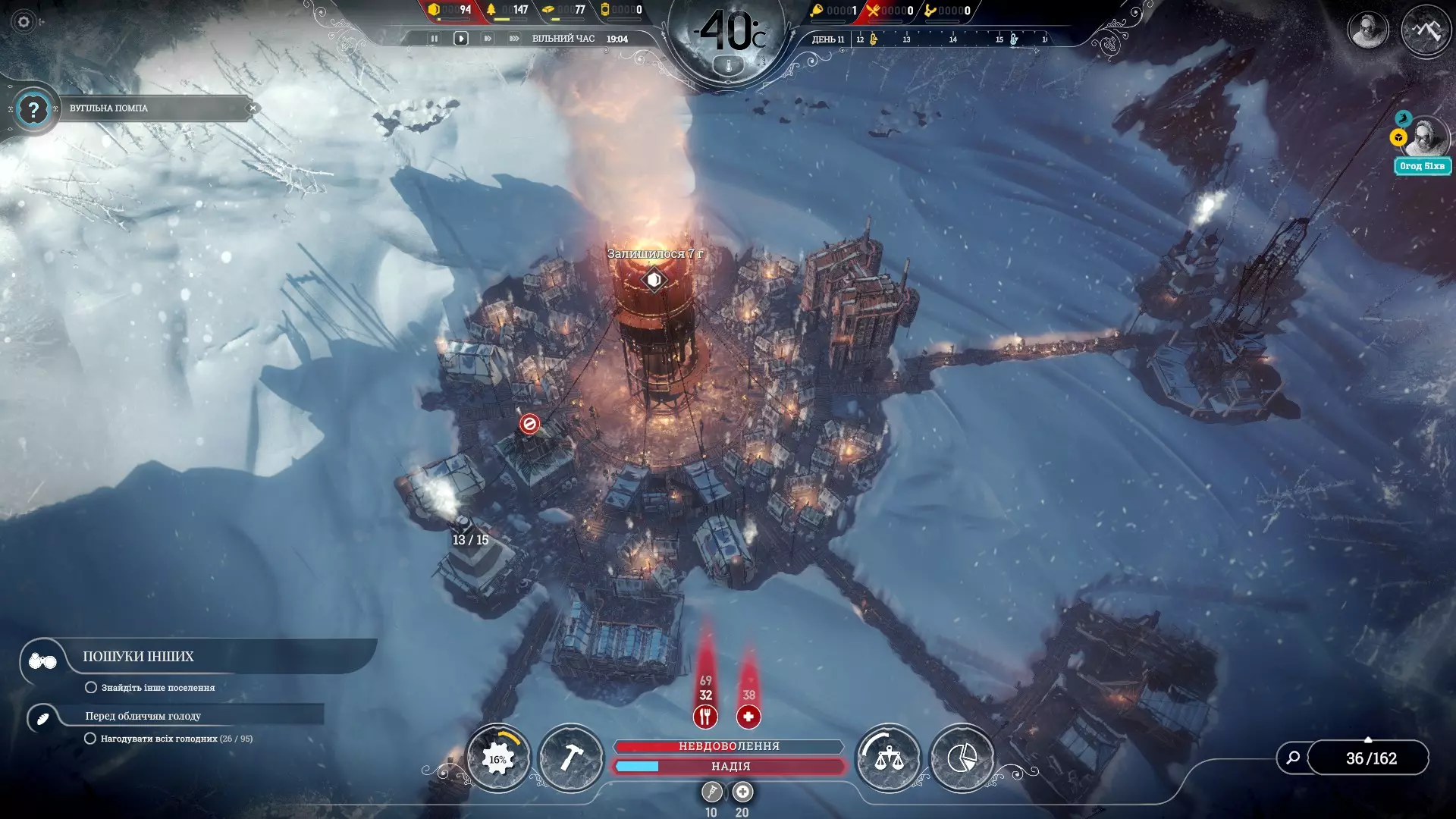Screen dimensions: 1456x819
Task: Open the Frostland mountain map
Action: (1426, 30)
